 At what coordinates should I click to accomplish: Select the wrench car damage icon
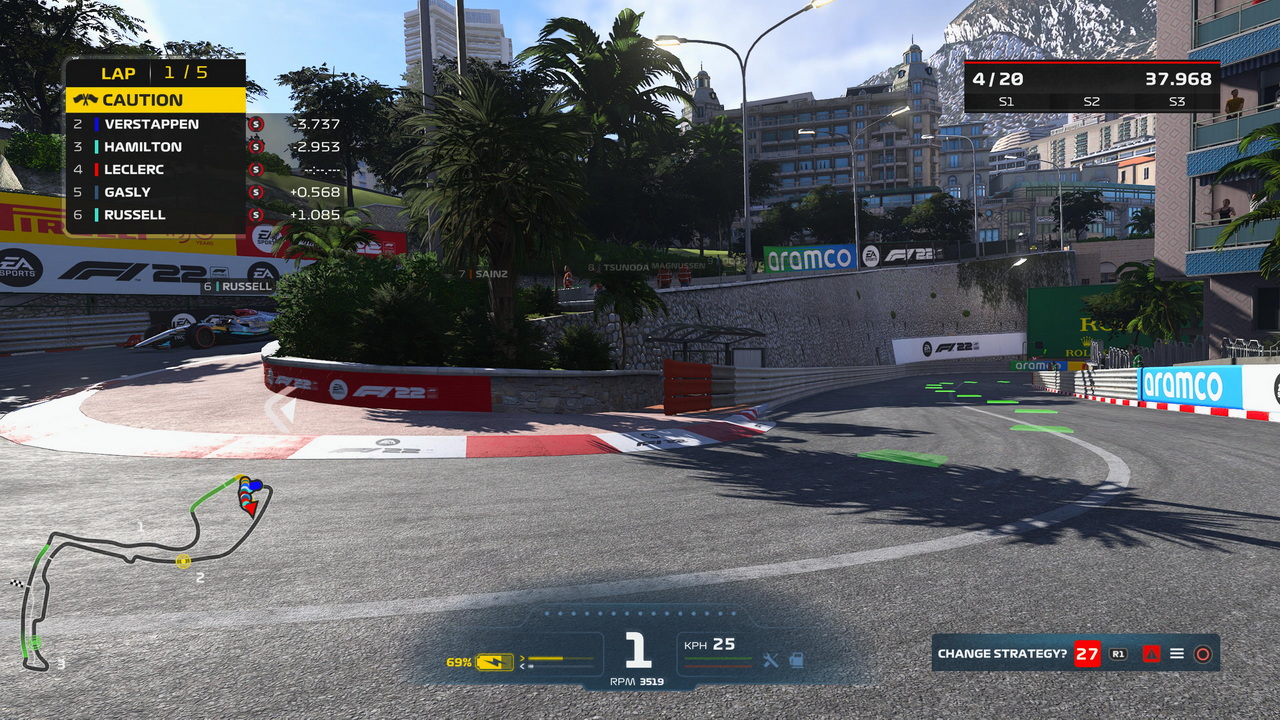pyautogui.click(x=770, y=660)
